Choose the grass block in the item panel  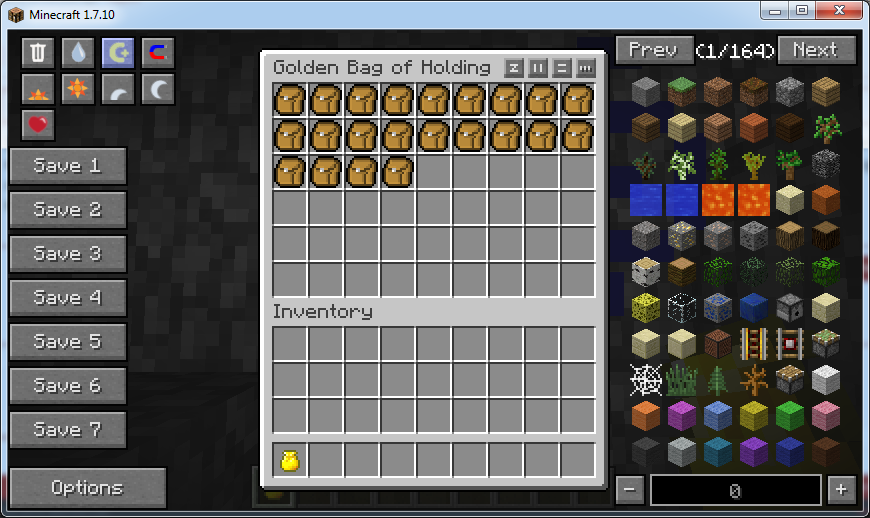[682, 92]
